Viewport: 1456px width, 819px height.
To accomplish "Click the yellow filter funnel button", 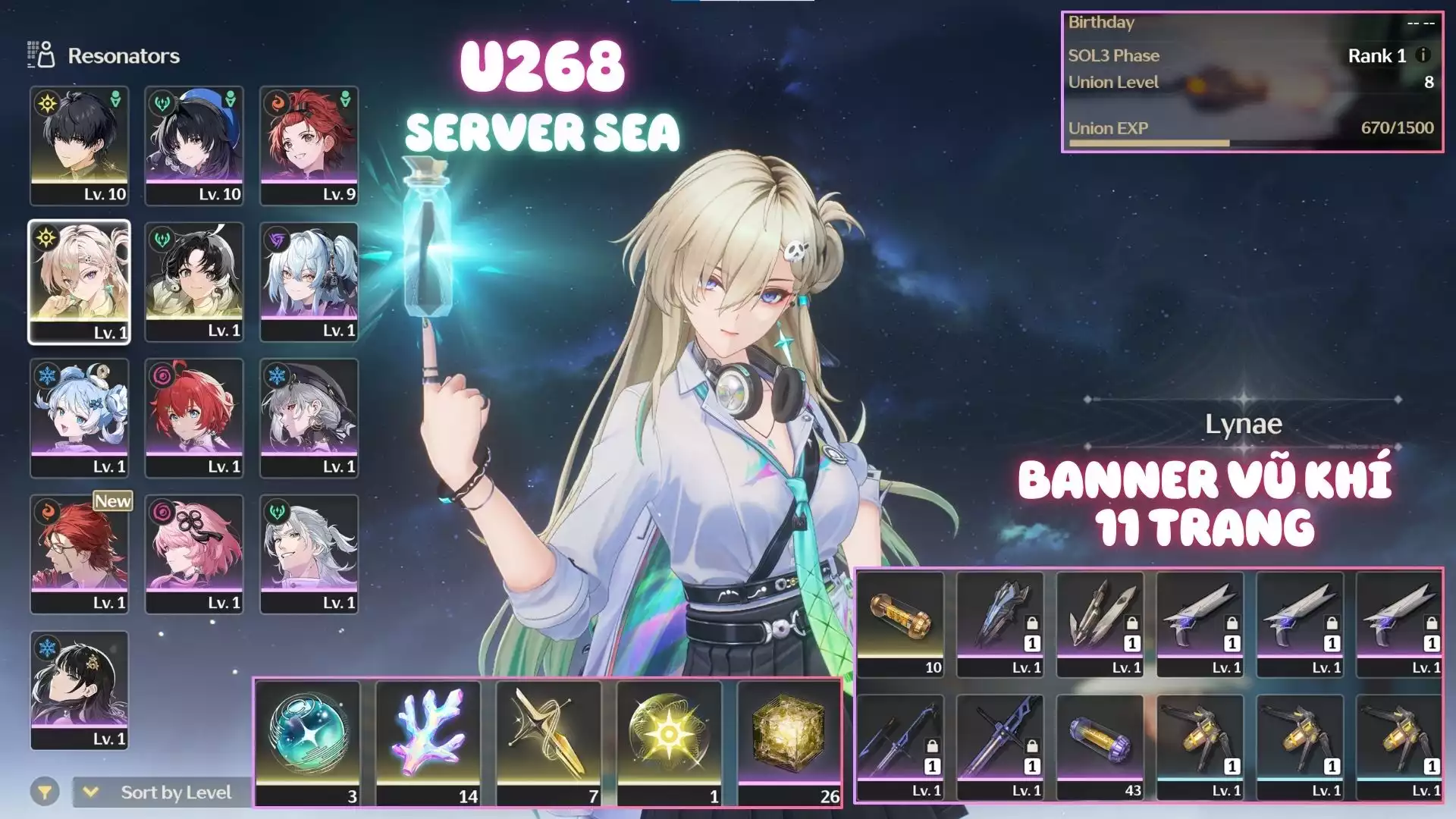I will [x=45, y=792].
